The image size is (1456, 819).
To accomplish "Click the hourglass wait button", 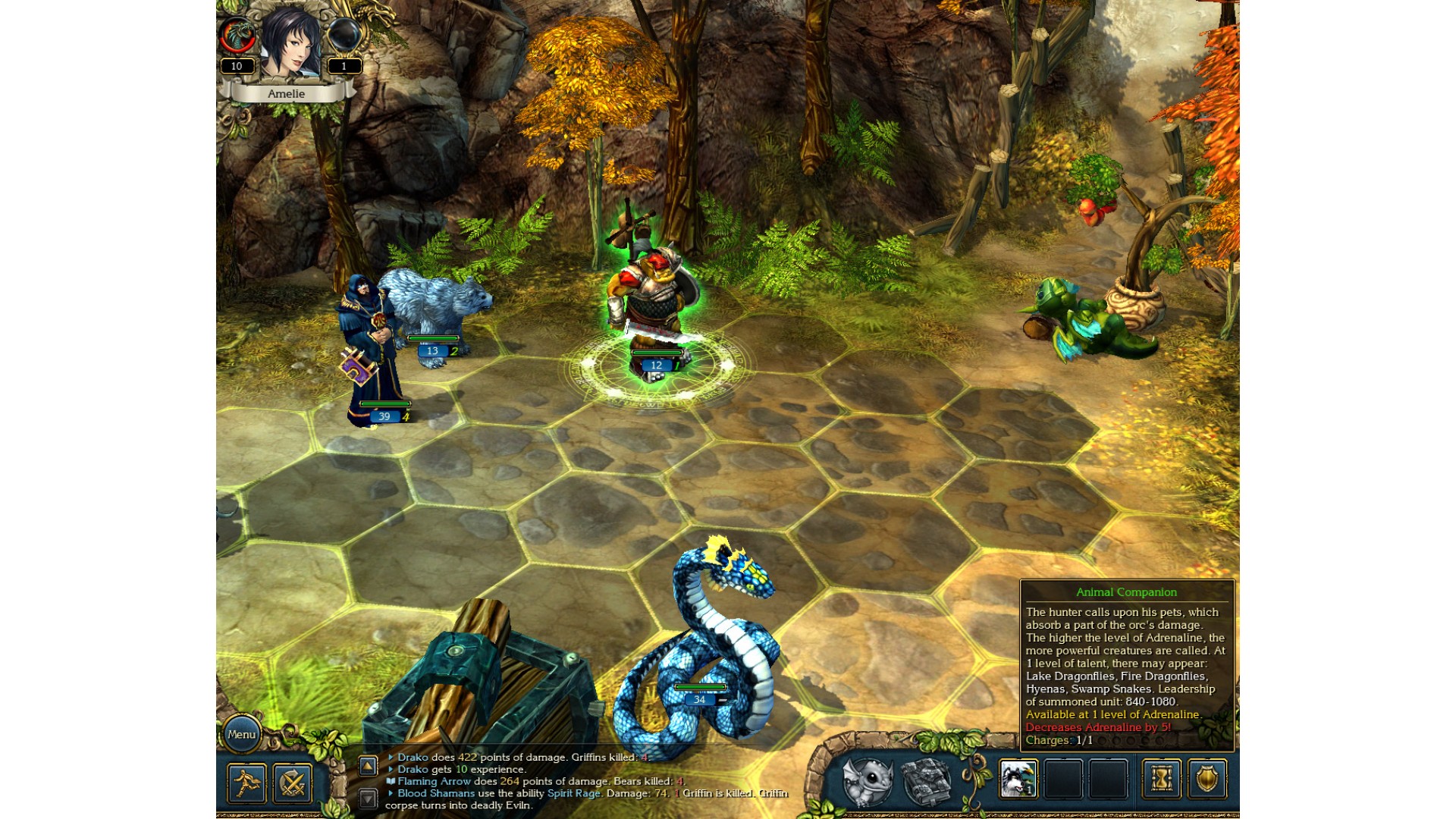I will pos(1161,779).
